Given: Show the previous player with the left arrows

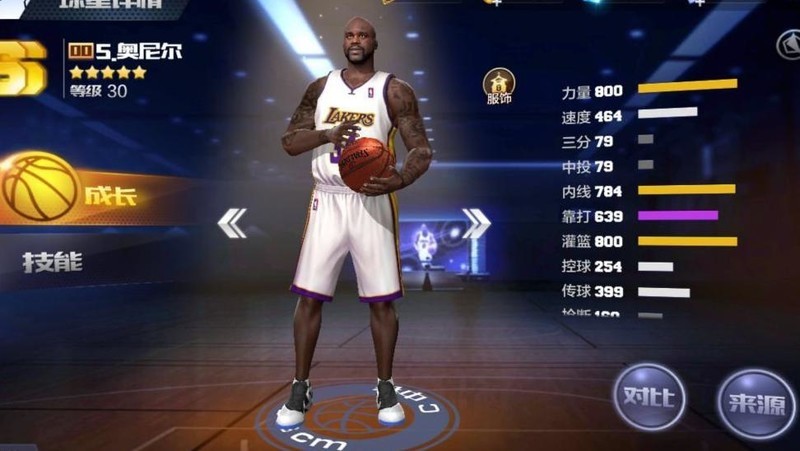Looking at the screenshot, I should click(x=232, y=223).
